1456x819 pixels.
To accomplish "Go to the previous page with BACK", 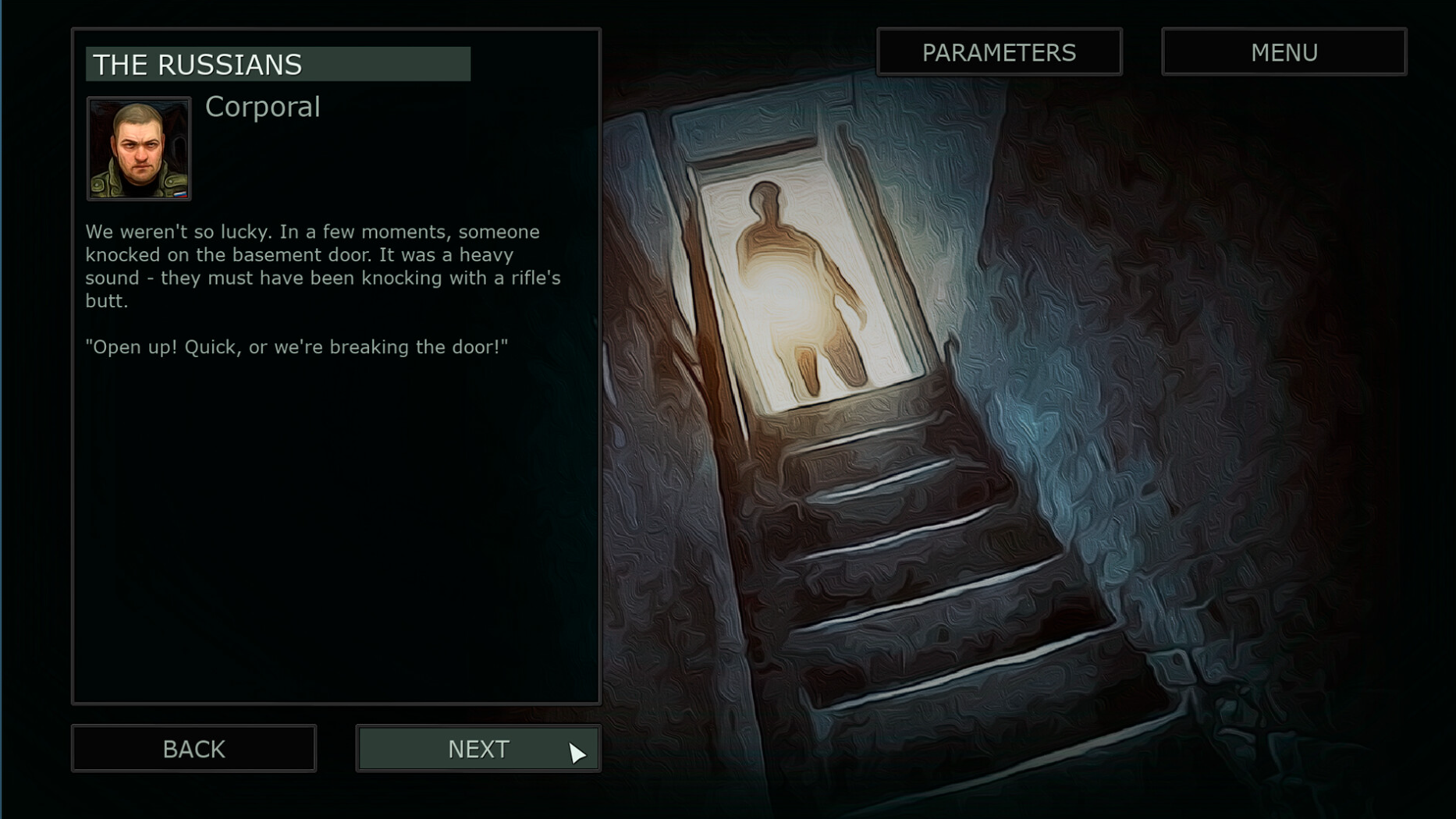I will 194,749.
